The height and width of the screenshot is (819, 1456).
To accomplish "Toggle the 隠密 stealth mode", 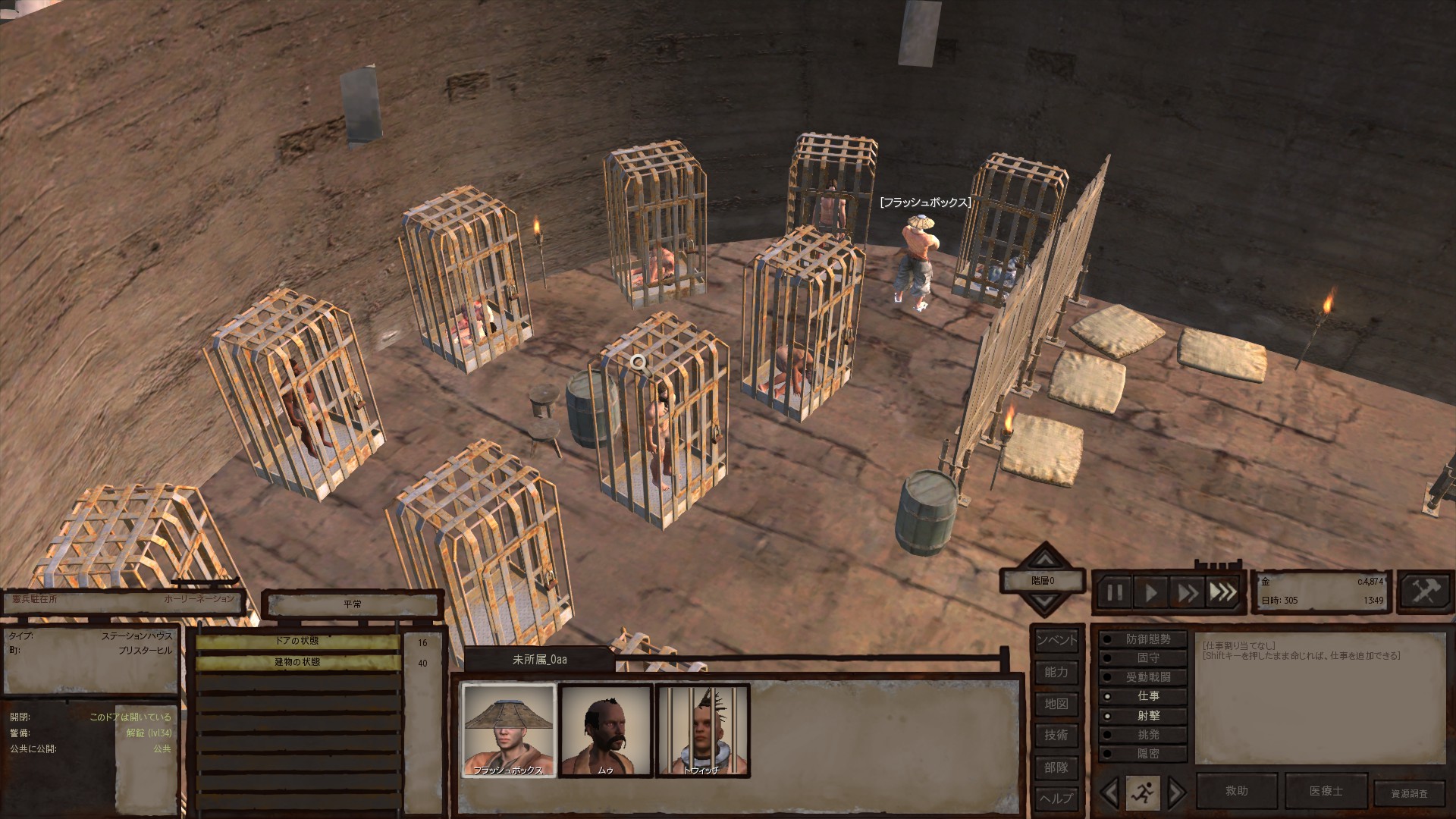I will [x=1145, y=754].
